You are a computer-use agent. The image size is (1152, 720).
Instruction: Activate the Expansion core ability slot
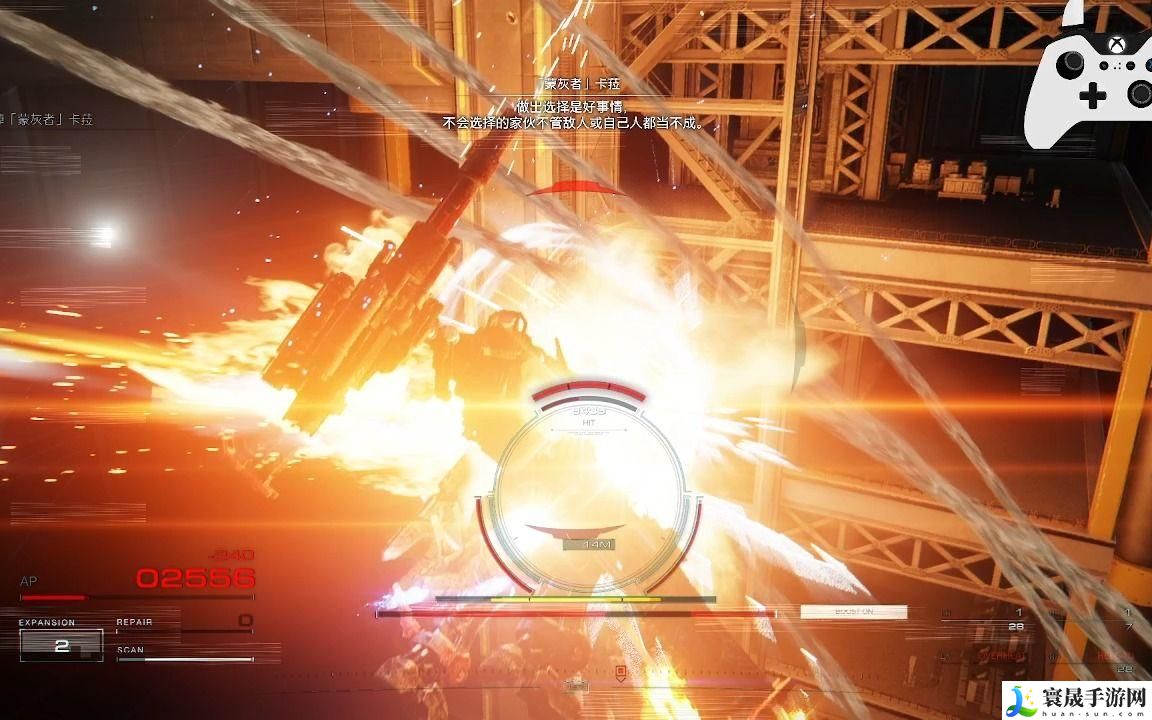tap(61, 645)
